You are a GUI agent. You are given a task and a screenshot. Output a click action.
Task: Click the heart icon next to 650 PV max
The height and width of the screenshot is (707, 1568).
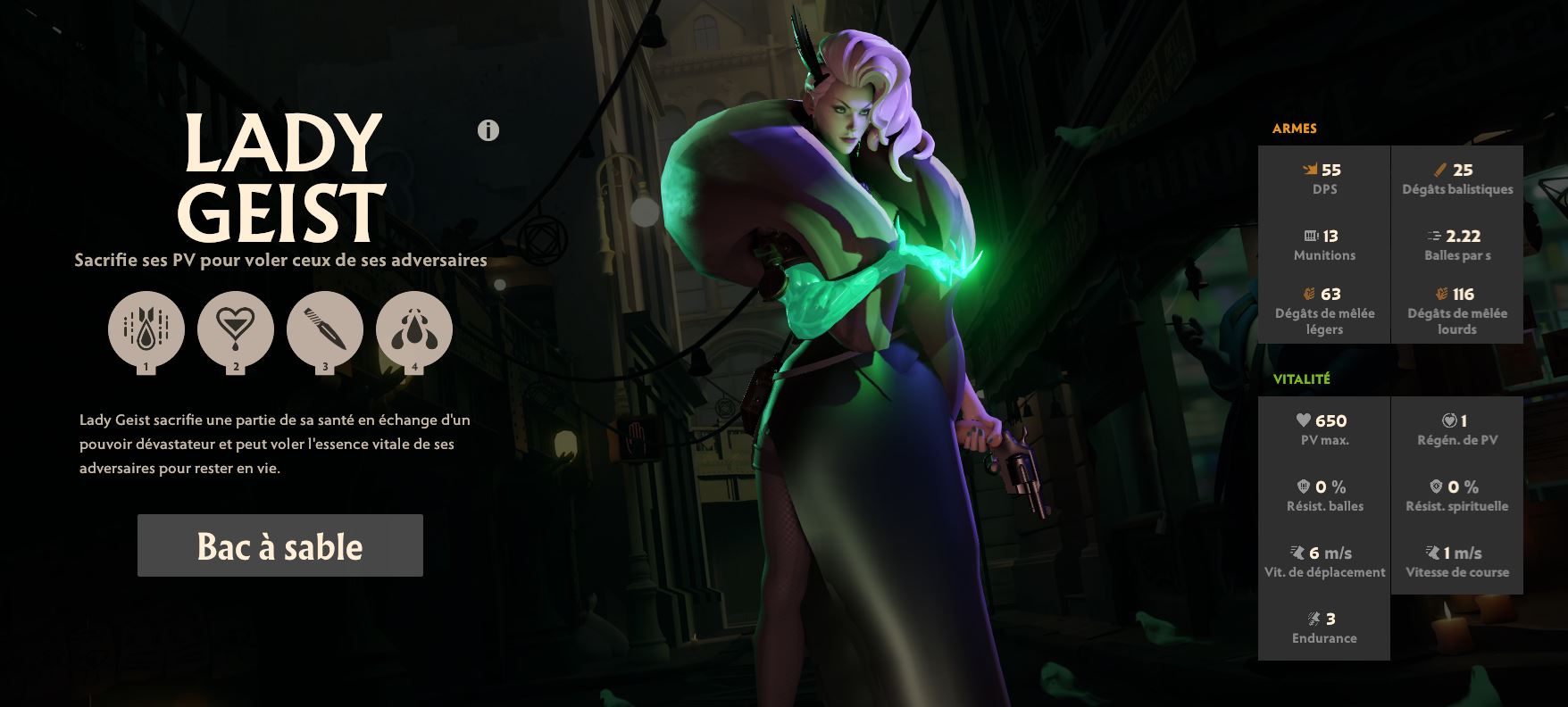pyautogui.click(x=1303, y=420)
